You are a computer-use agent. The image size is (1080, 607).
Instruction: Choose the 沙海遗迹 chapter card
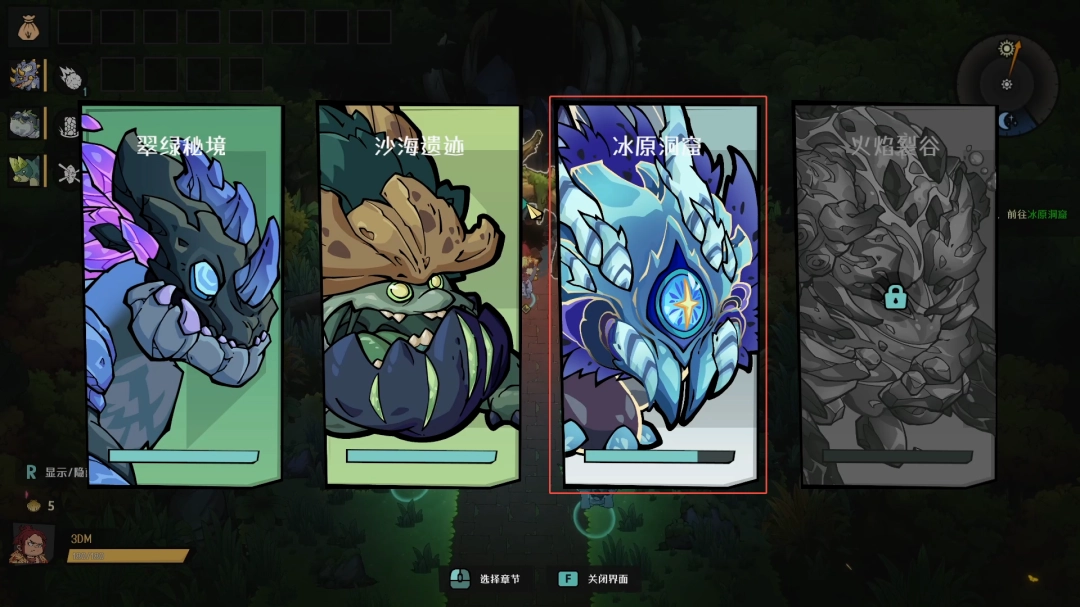(x=420, y=295)
